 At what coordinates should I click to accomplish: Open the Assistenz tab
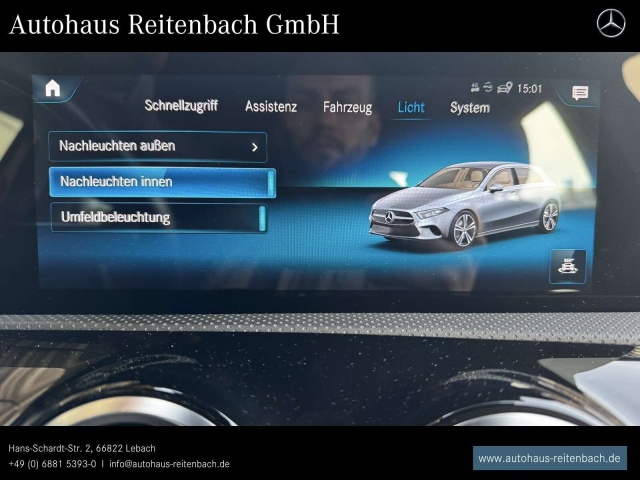(271, 107)
